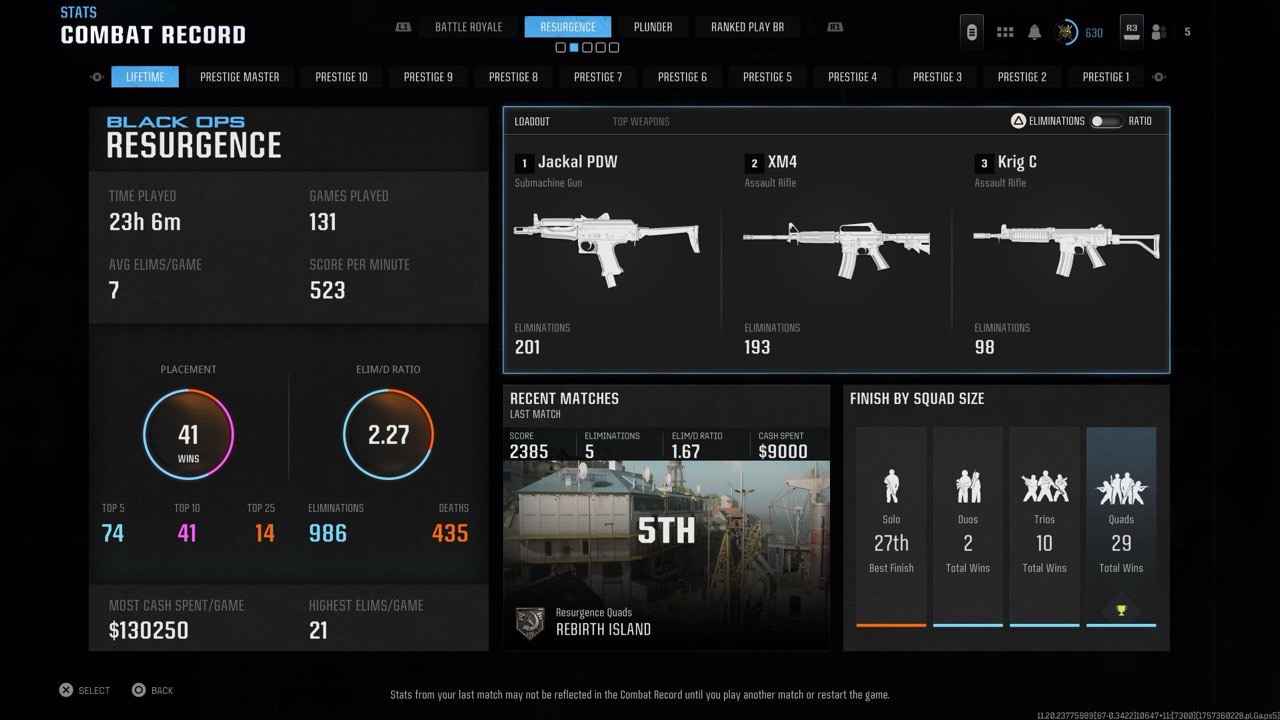Switch to the Battle Royale tab
Viewport: 1280px width, 720px height.
coord(468,27)
